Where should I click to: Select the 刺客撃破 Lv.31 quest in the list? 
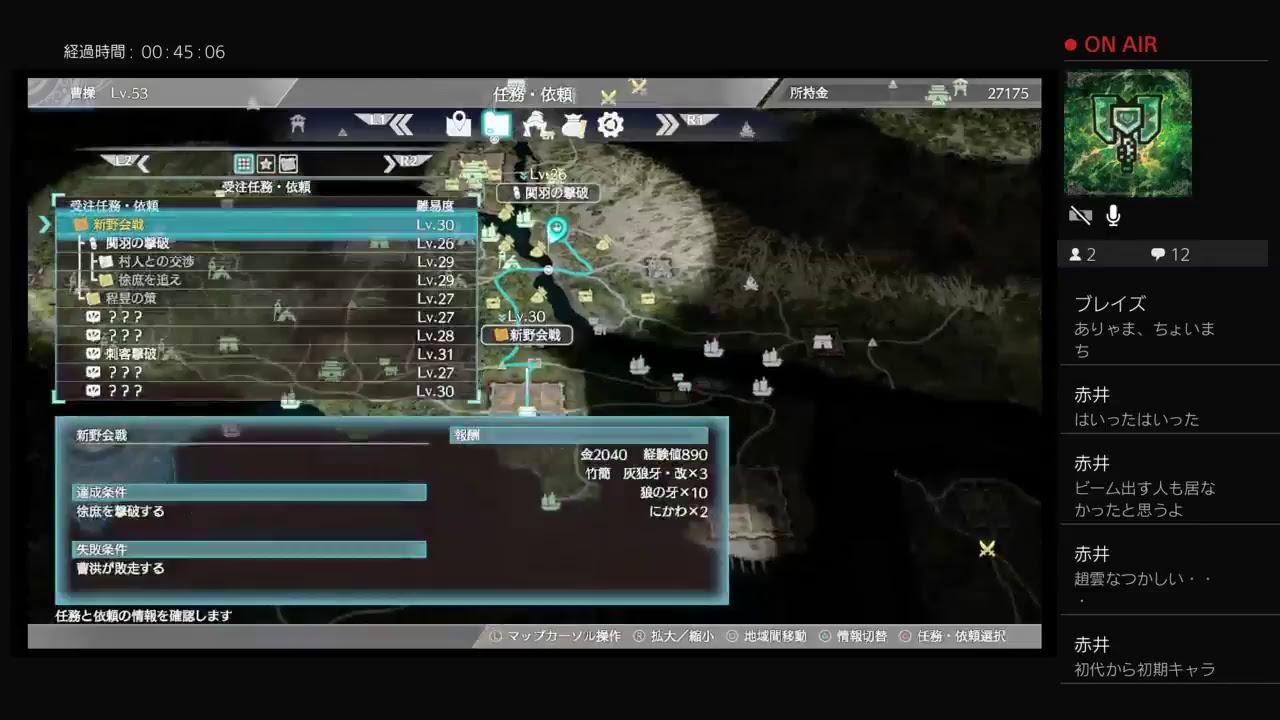pos(140,353)
